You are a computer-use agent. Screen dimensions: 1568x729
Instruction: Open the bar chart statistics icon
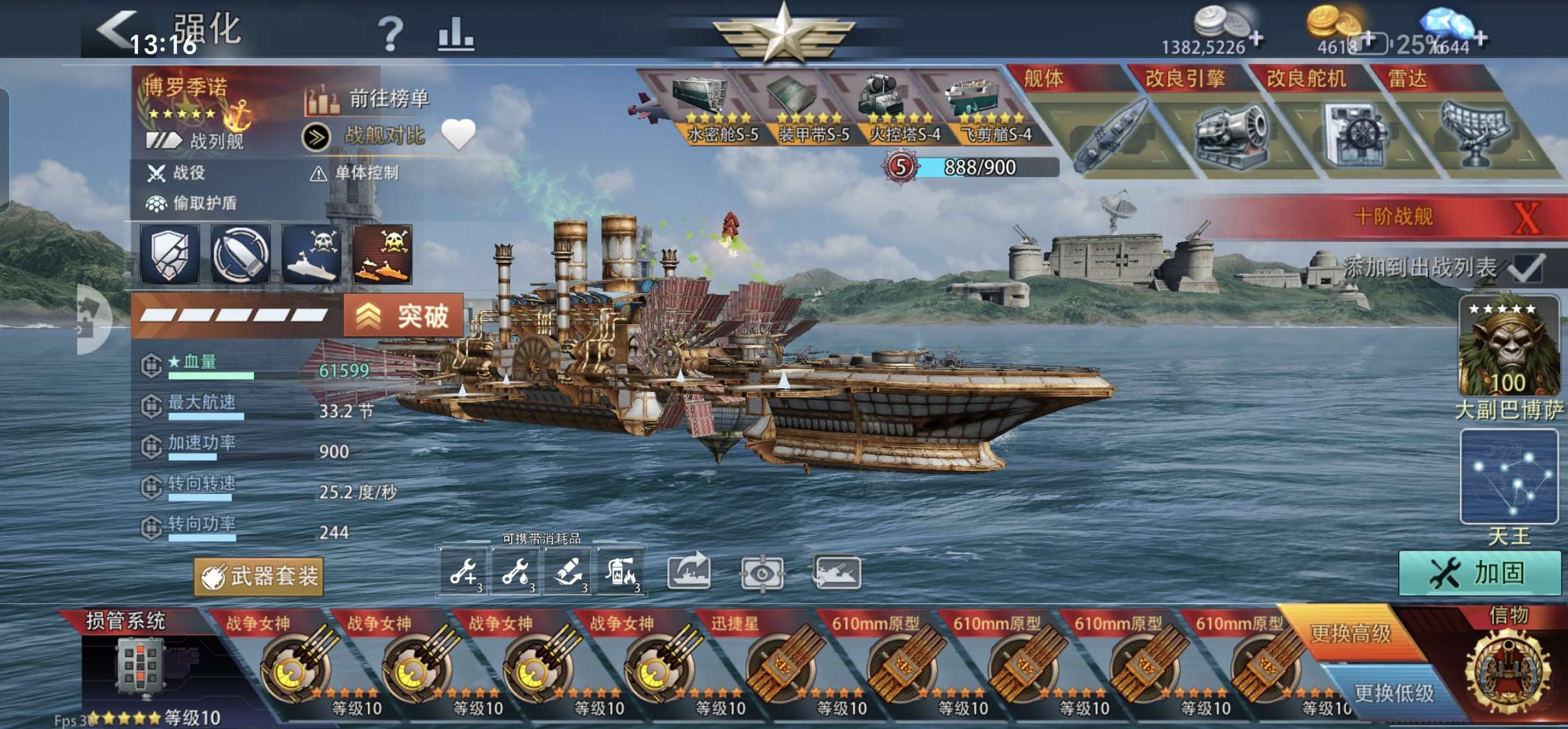455,33
